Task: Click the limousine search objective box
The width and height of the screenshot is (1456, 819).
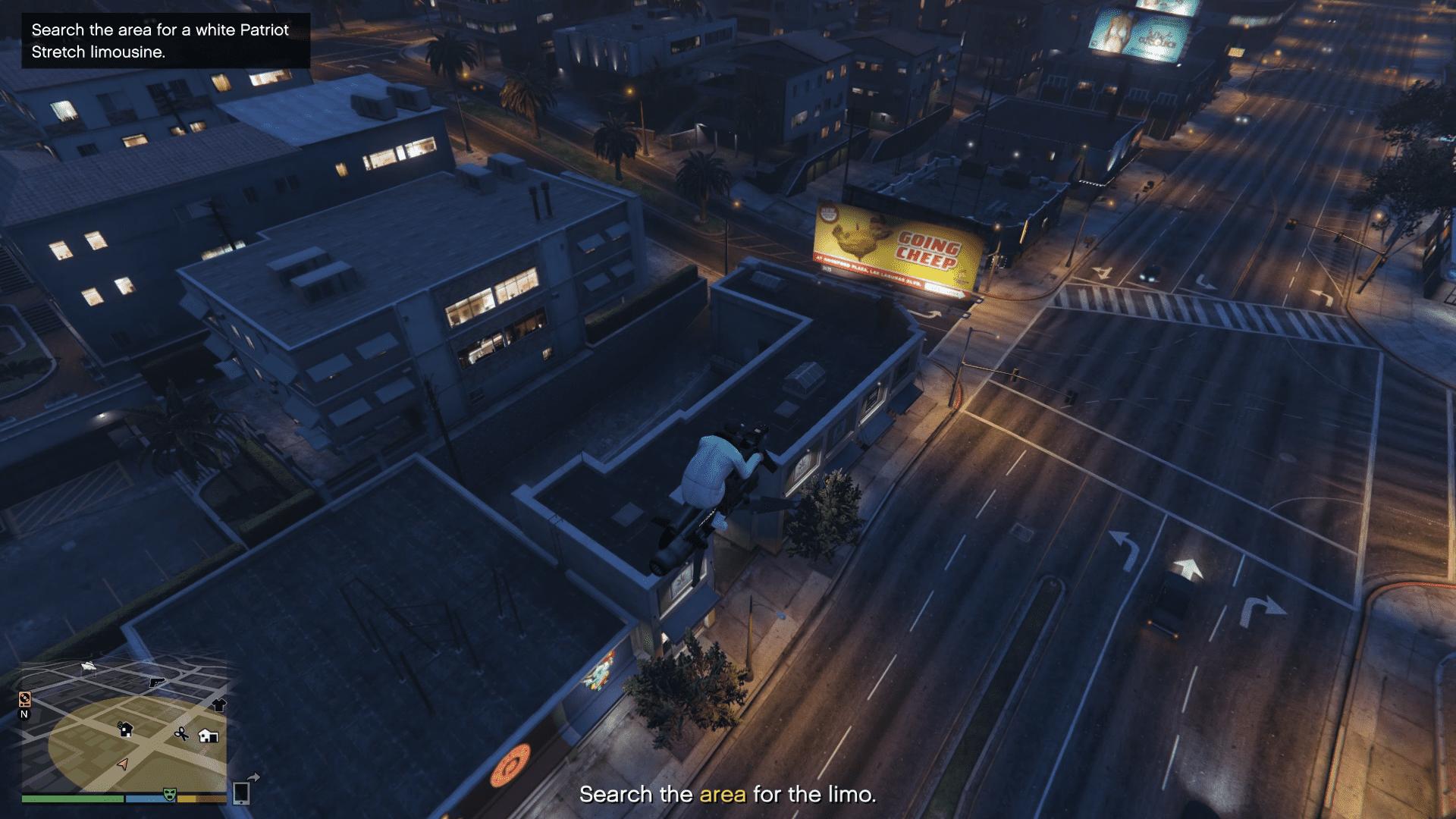Action: pos(165,41)
